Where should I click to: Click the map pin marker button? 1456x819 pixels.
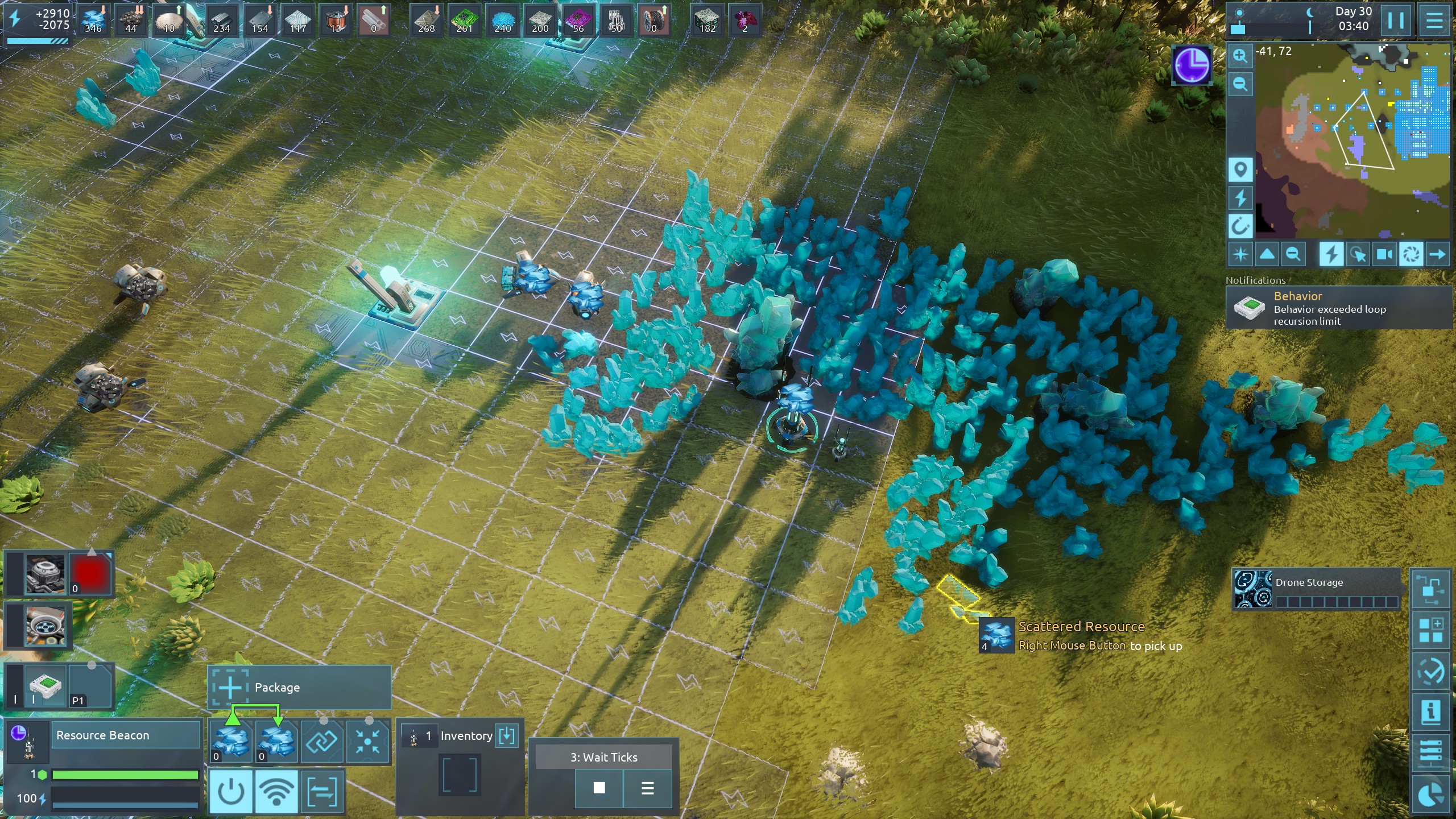pyautogui.click(x=1240, y=169)
